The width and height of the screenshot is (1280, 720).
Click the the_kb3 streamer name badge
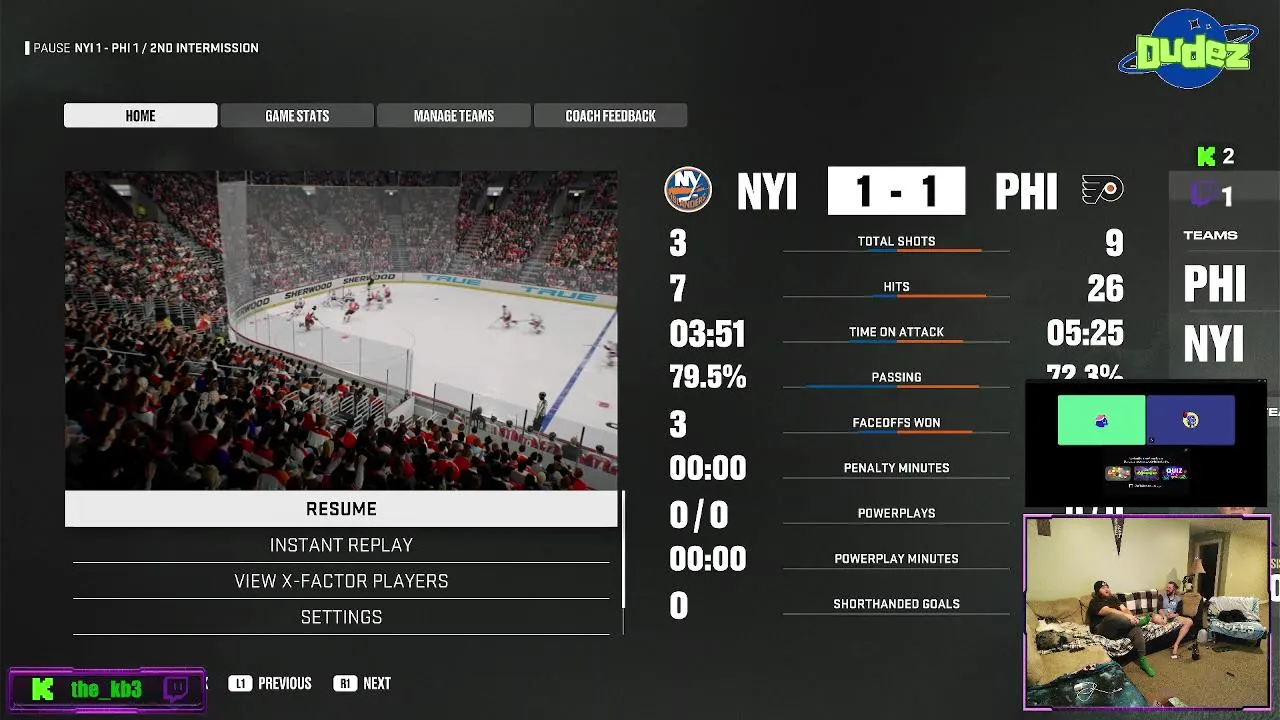coord(107,689)
